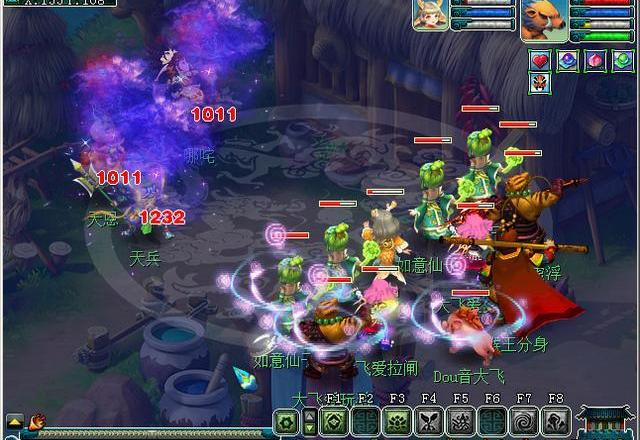640x440 pixels.
Task: Use the F8 mushroom skill
Action: coord(557,421)
